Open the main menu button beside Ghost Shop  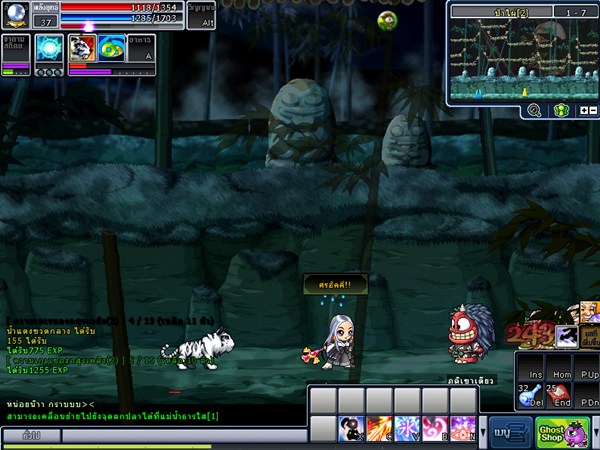[510, 433]
